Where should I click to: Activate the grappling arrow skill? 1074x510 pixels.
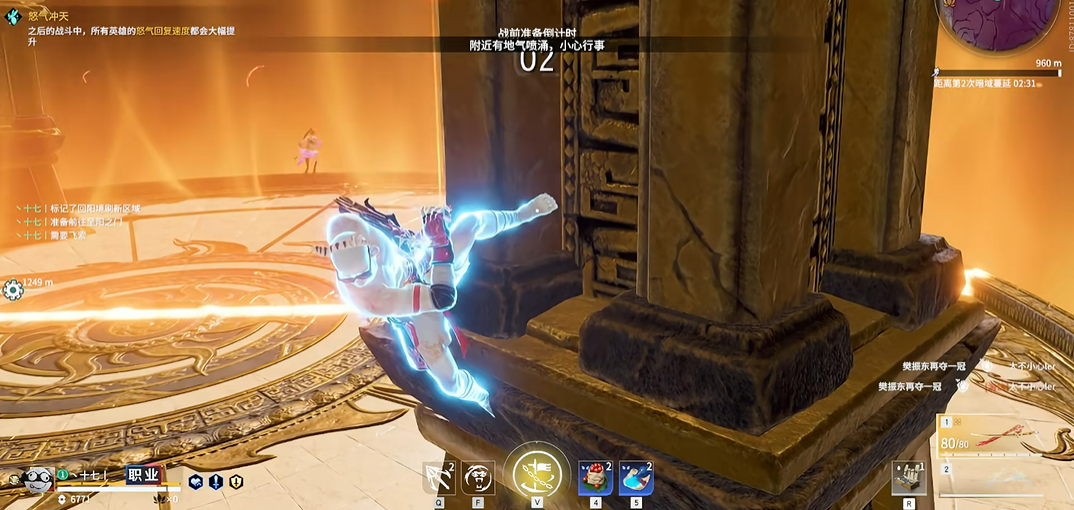tap(438, 478)
